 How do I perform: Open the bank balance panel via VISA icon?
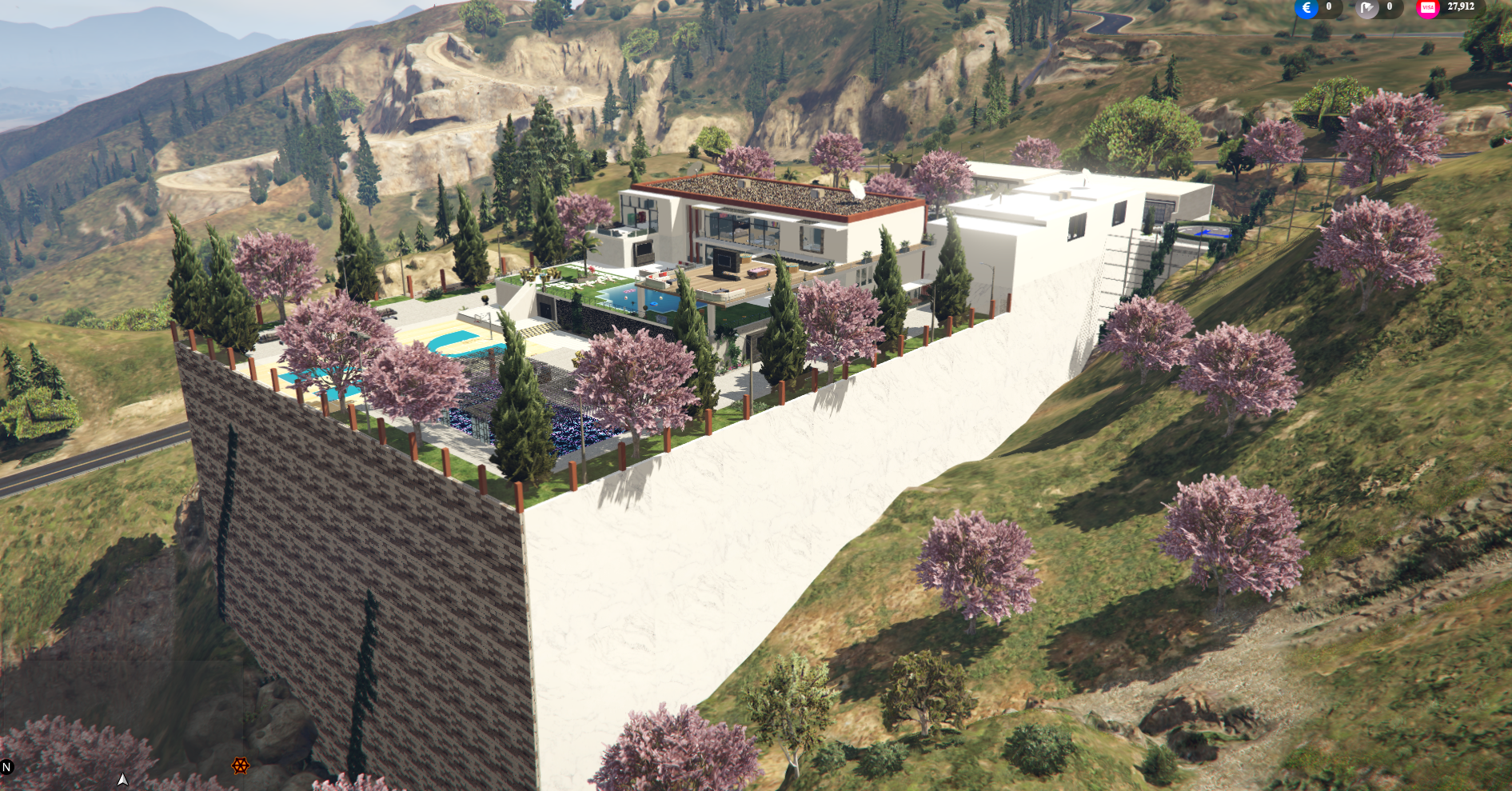[x=1428, y=8]
